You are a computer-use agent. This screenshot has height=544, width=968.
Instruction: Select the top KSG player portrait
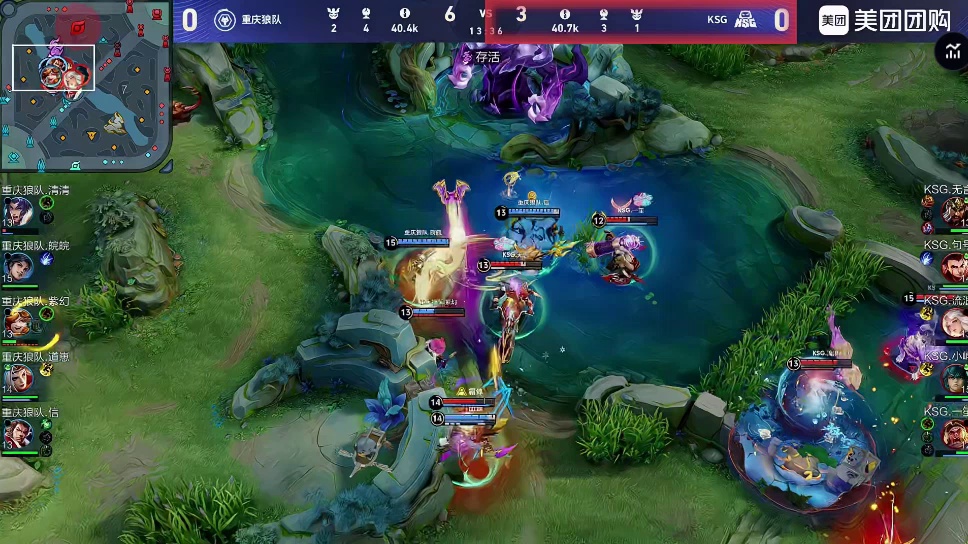(952, 211)
